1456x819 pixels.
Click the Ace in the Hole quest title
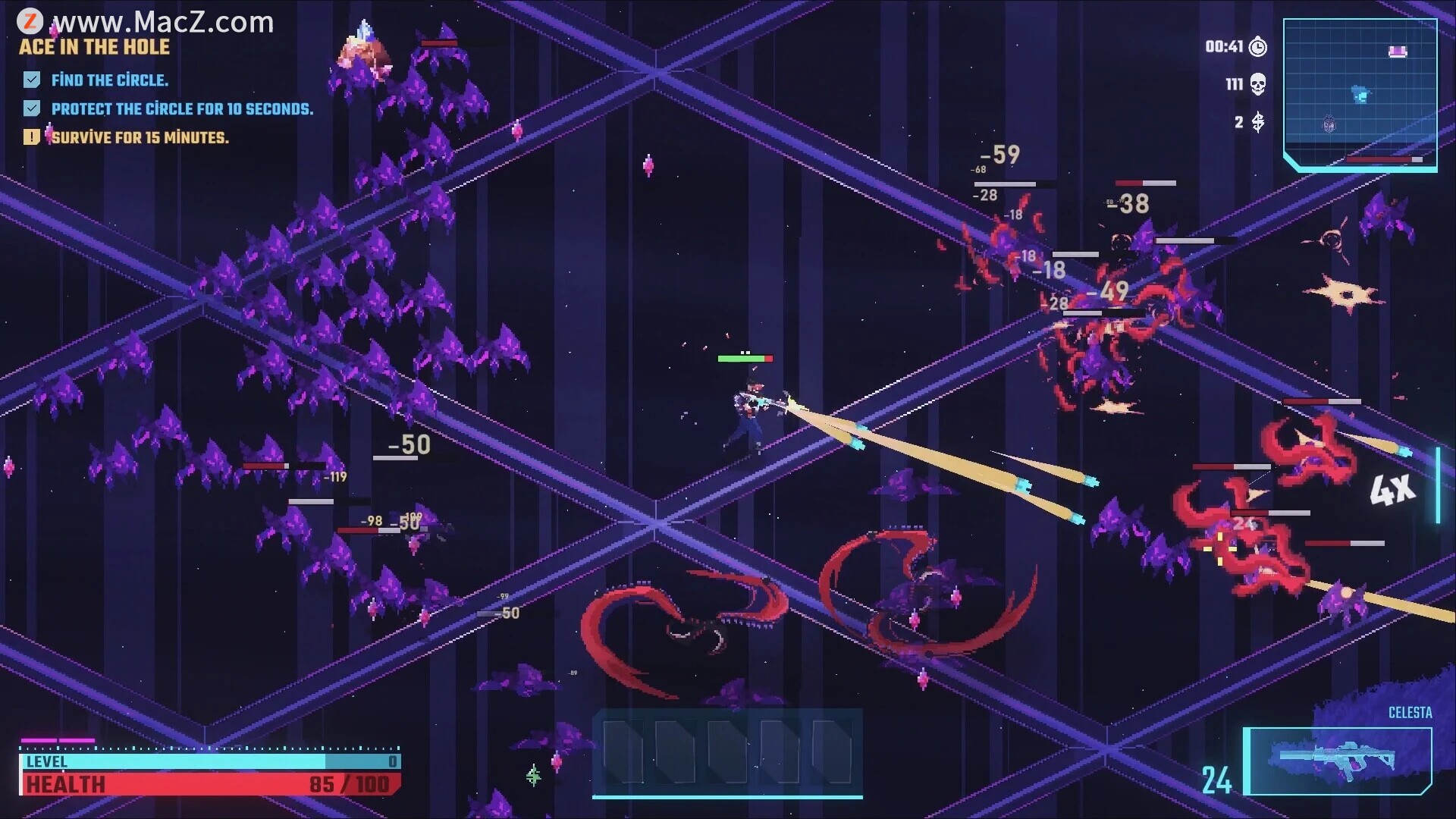pos(95,47)
